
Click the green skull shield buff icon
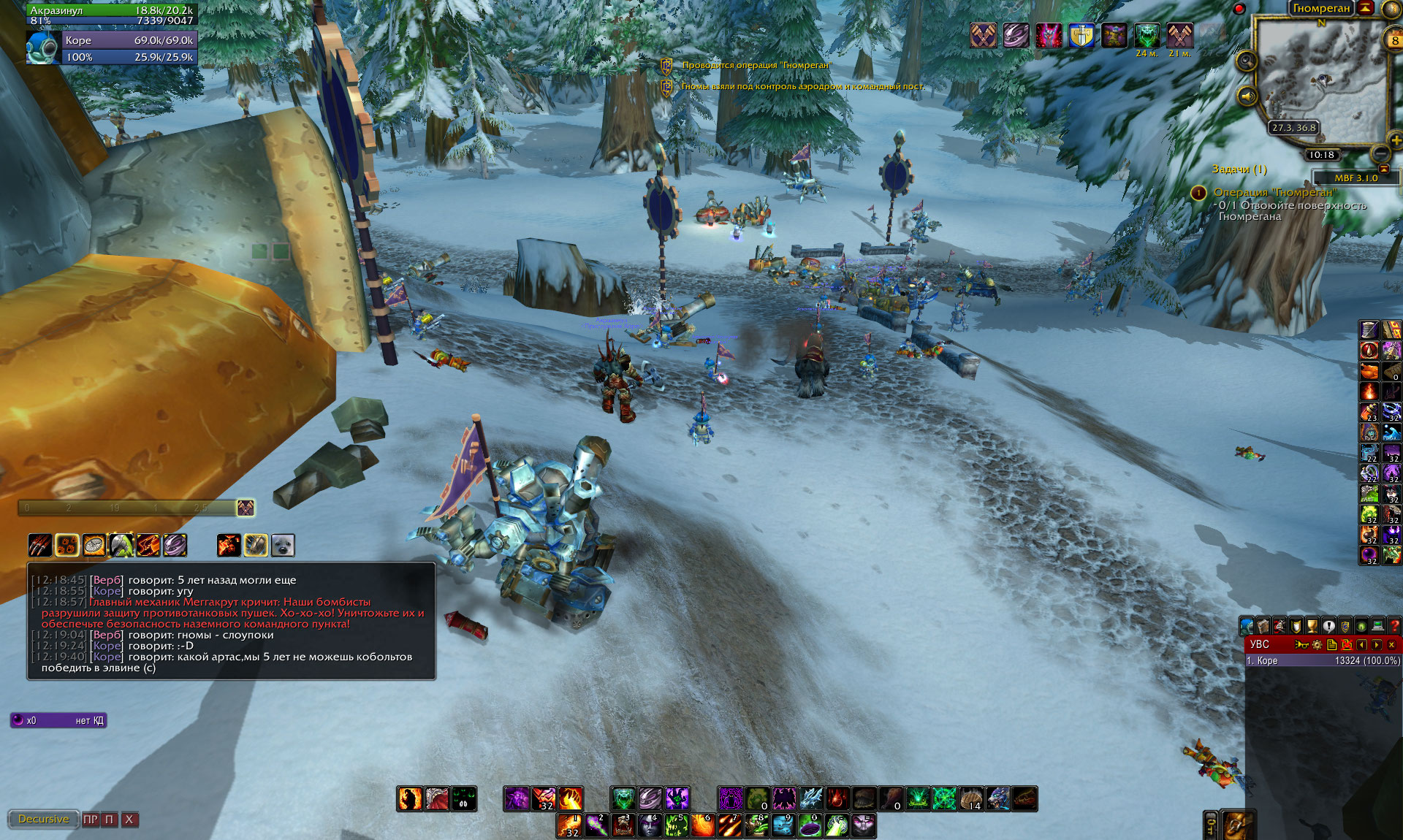point(1147,35)
